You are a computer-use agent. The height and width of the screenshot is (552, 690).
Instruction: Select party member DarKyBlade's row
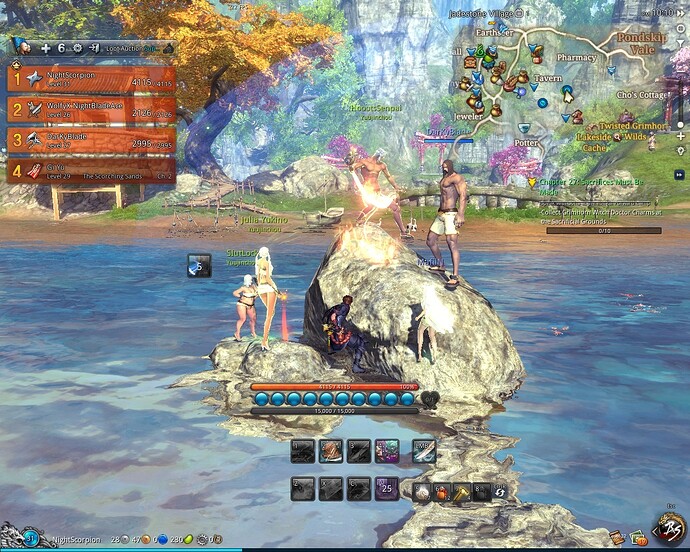pyautogui.click(x=92, y=139)
